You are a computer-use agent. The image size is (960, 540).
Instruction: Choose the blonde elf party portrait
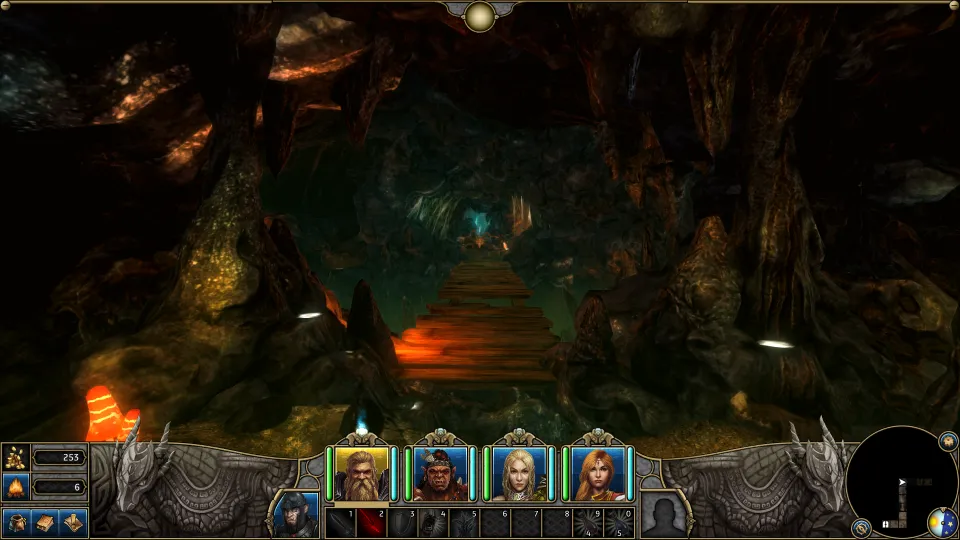(x=519, y=473)
